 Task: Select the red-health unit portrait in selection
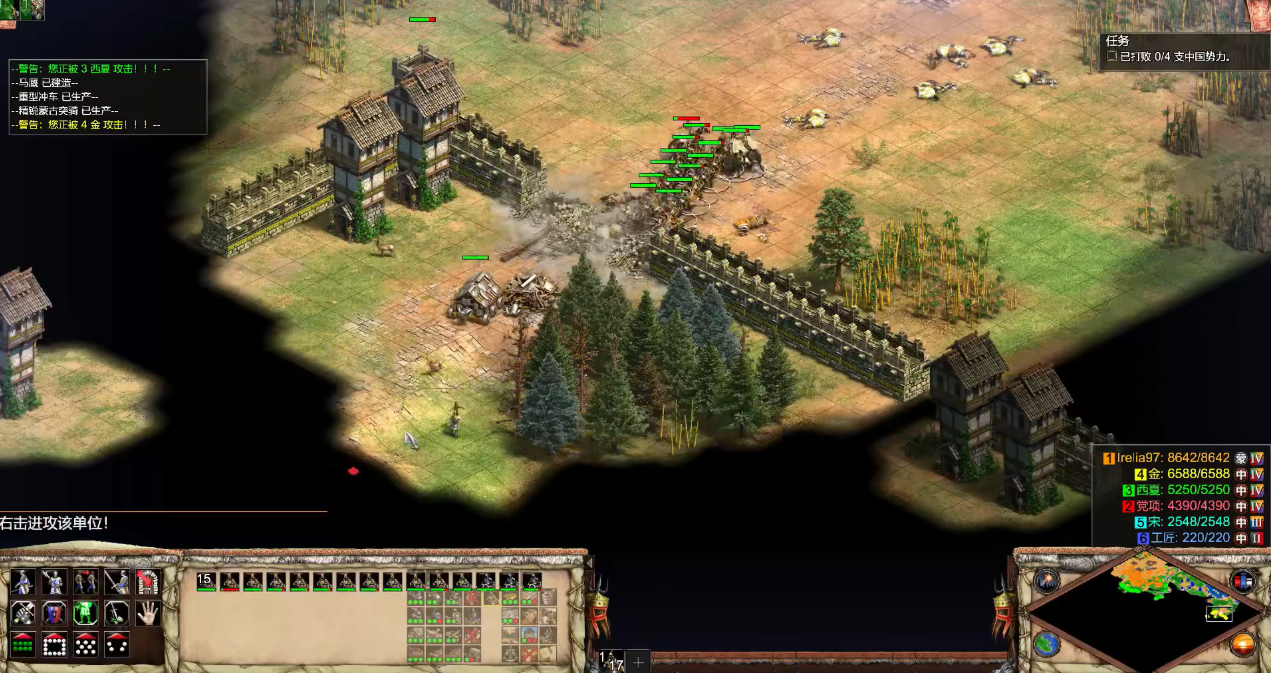coord(231,581)
